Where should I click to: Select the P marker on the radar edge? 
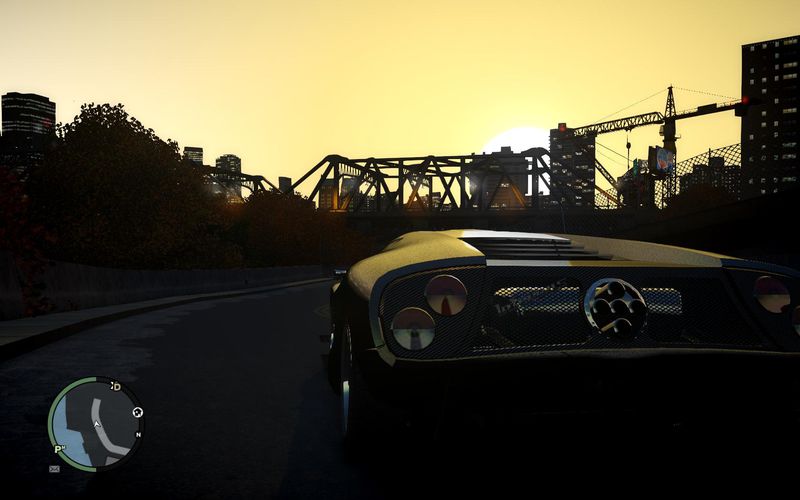59,450
